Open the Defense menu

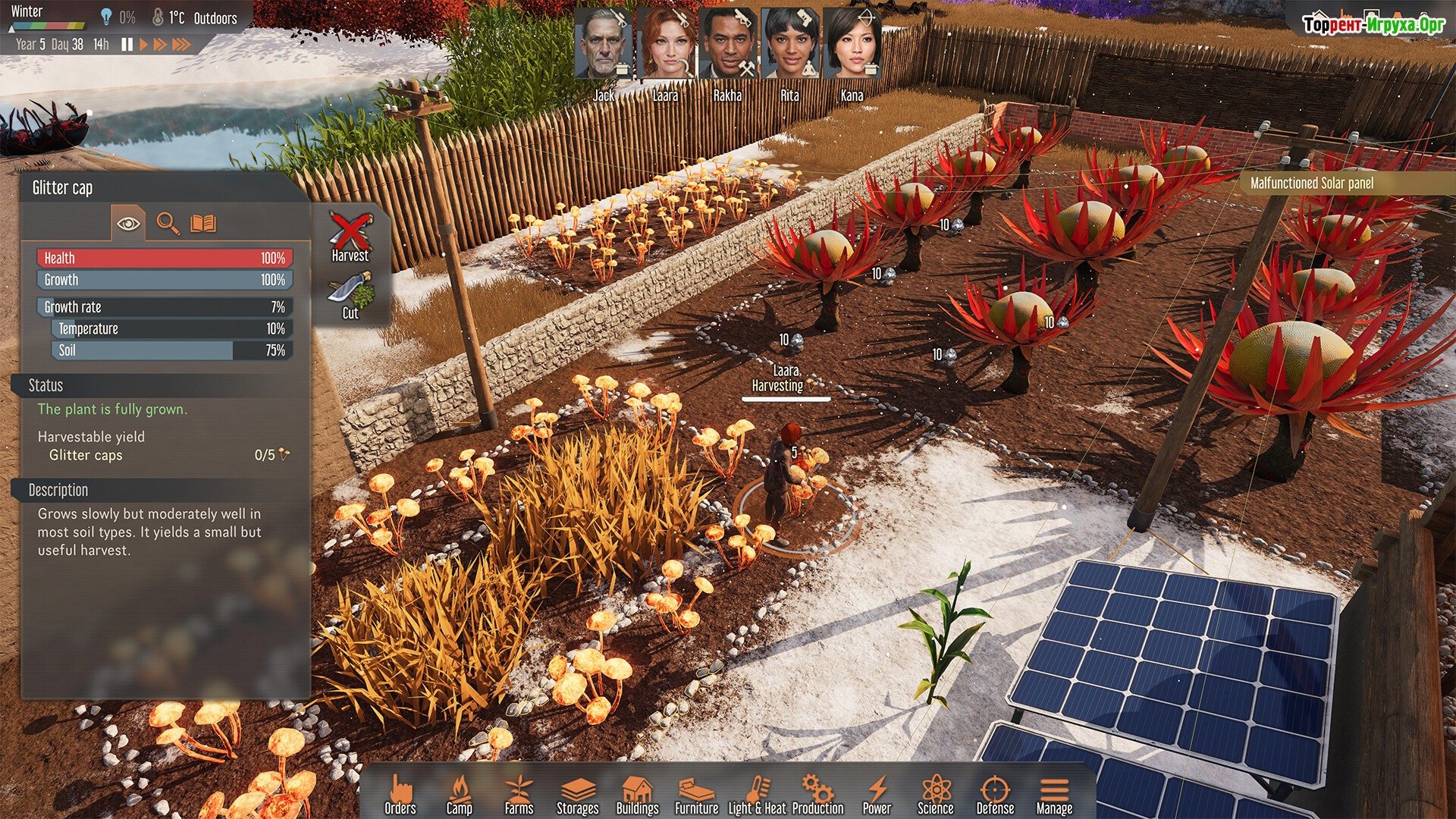click(x=995, y=794)
